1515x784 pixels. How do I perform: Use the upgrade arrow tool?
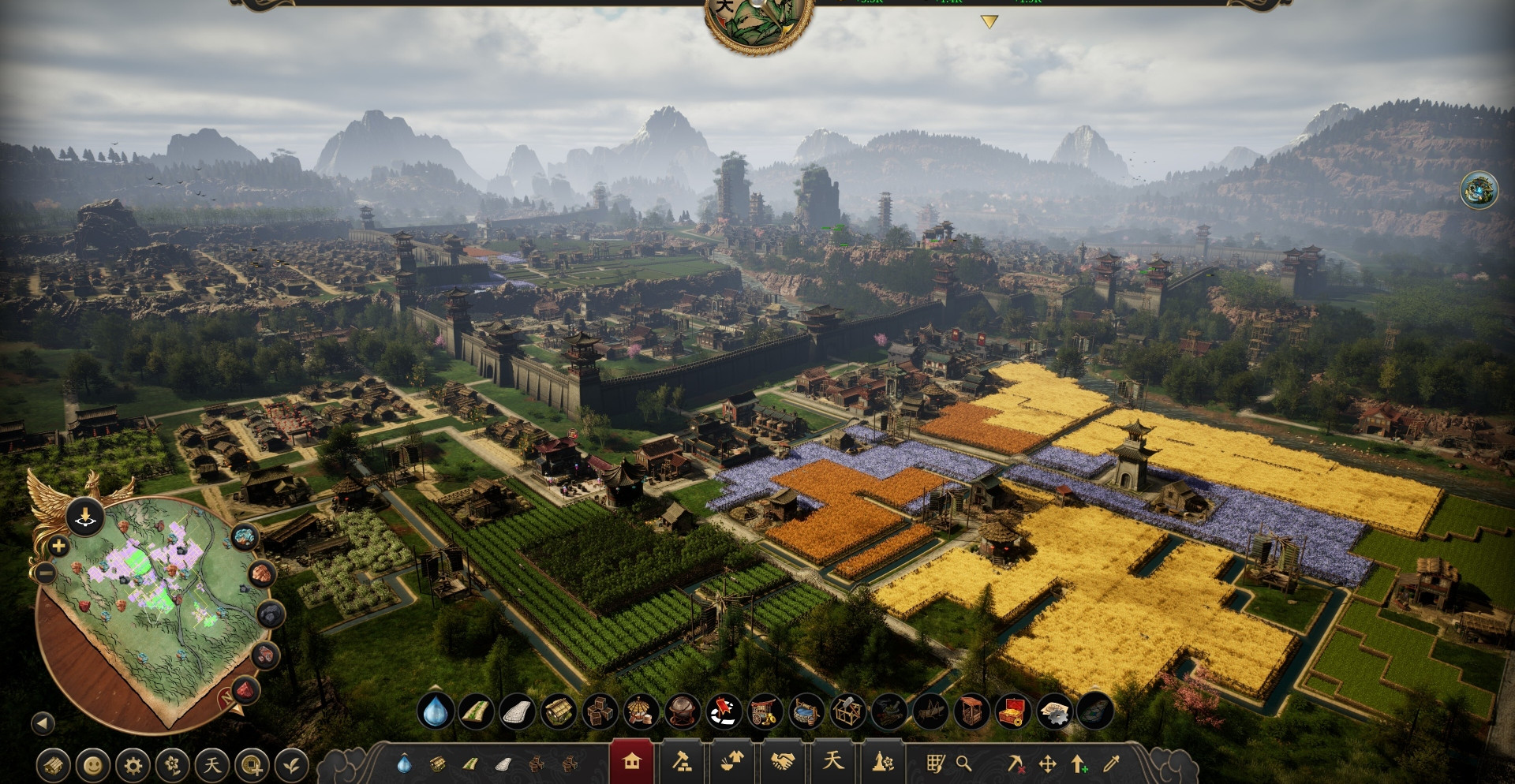1079,763
